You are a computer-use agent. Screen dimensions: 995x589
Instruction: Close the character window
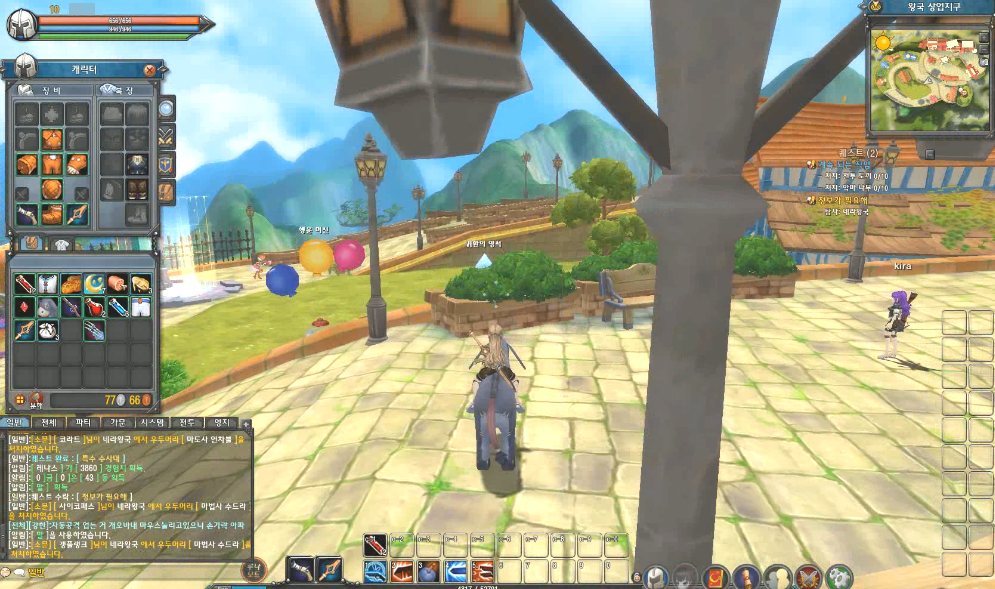click(150, 70)
